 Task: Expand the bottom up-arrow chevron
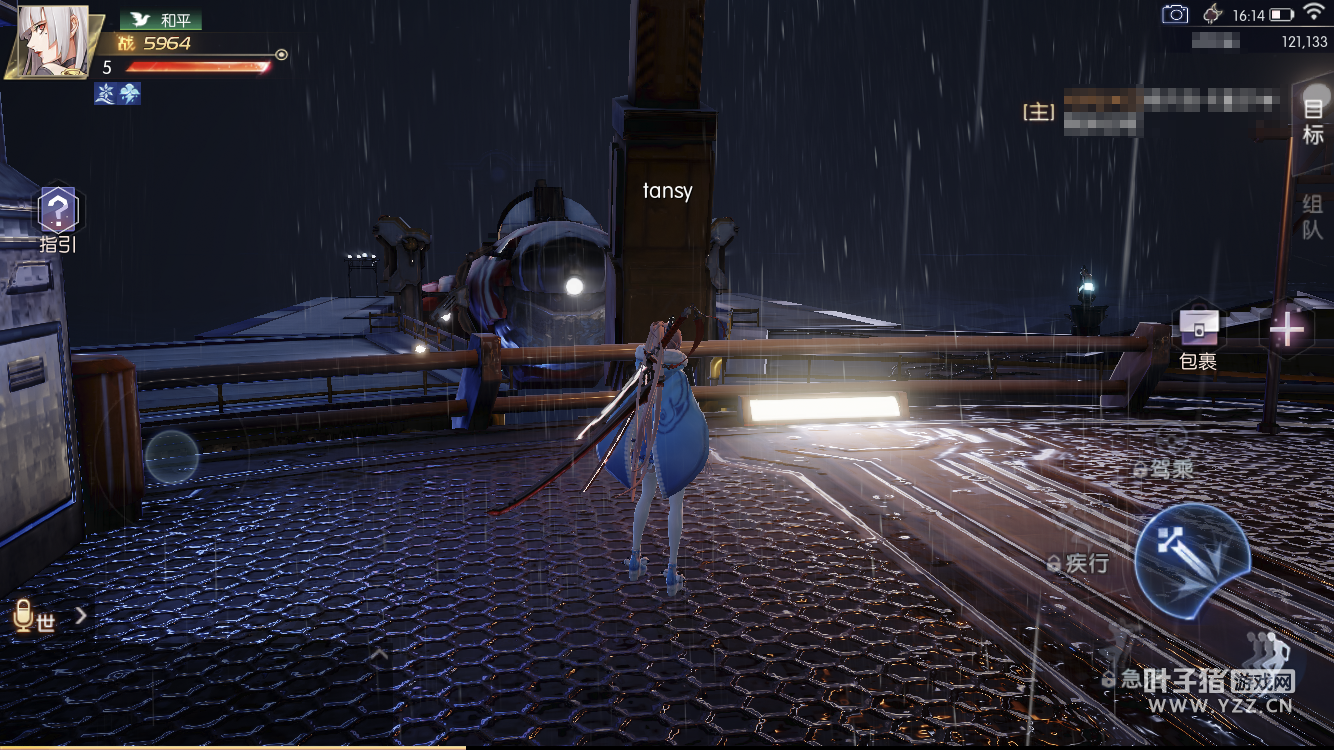380,656
